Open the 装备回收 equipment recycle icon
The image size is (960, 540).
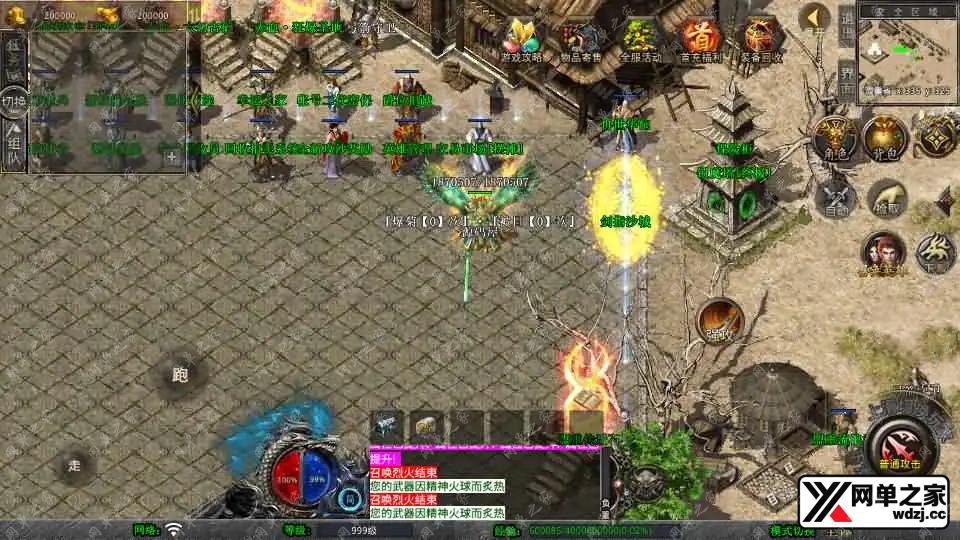758,39
